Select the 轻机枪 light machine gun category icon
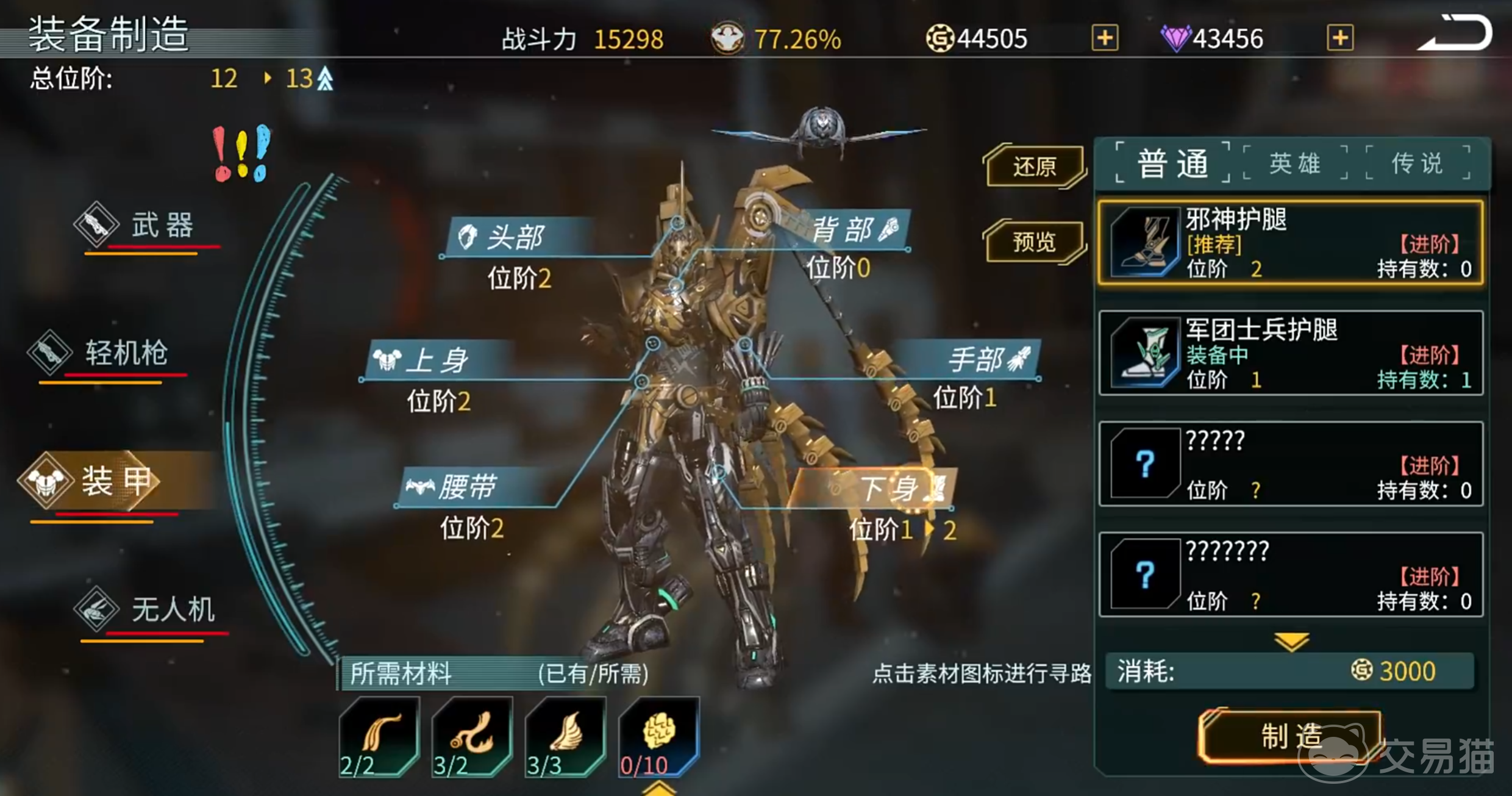Image resolution: width=1512 pixels, height=796 pixels. [49, 353]
